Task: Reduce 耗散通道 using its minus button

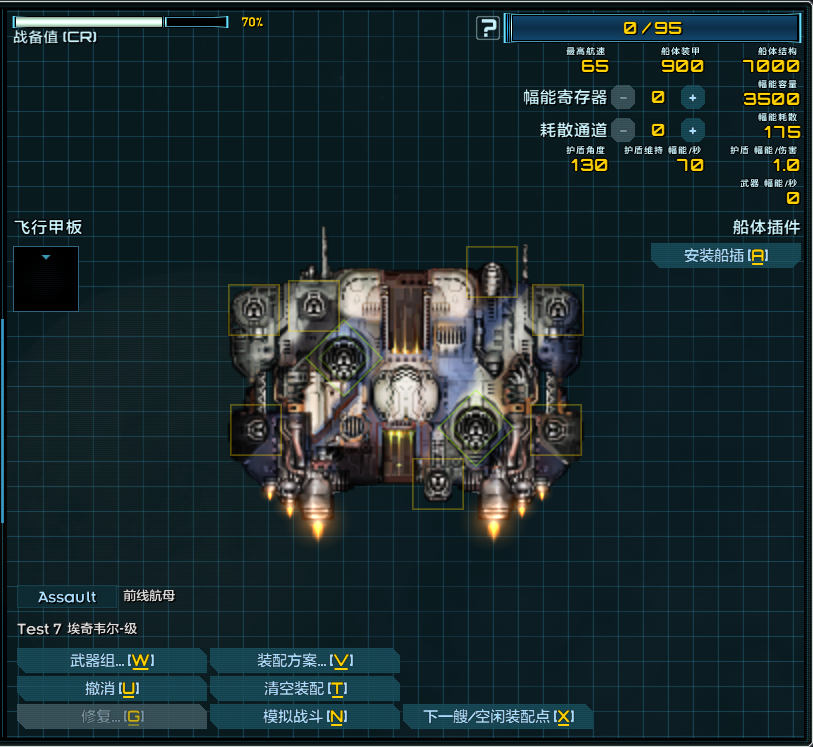Action: click(x=623, y=129)
